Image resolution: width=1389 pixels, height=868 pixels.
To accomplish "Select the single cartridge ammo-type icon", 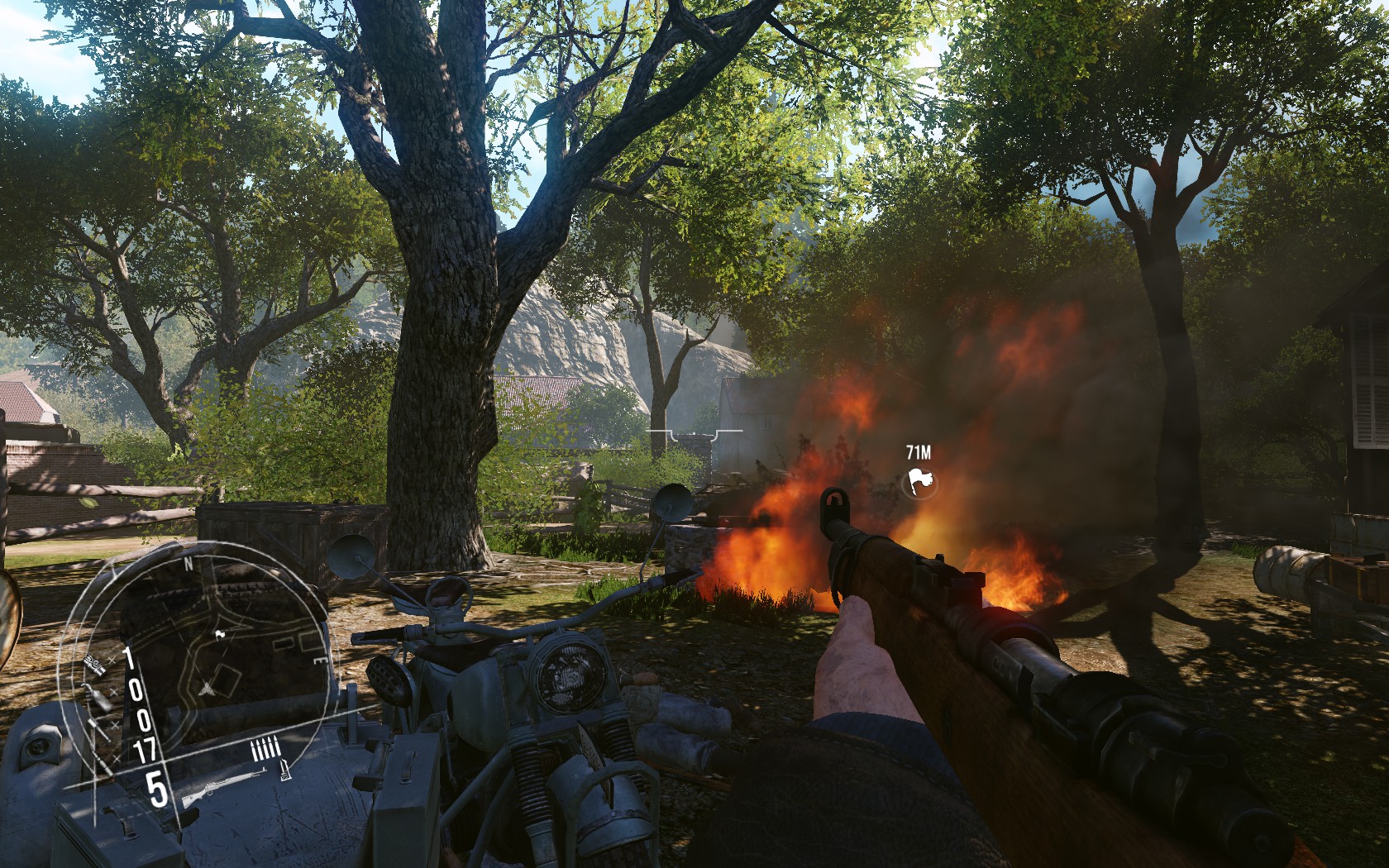I will pyautogui.click(x=285, y=770).
